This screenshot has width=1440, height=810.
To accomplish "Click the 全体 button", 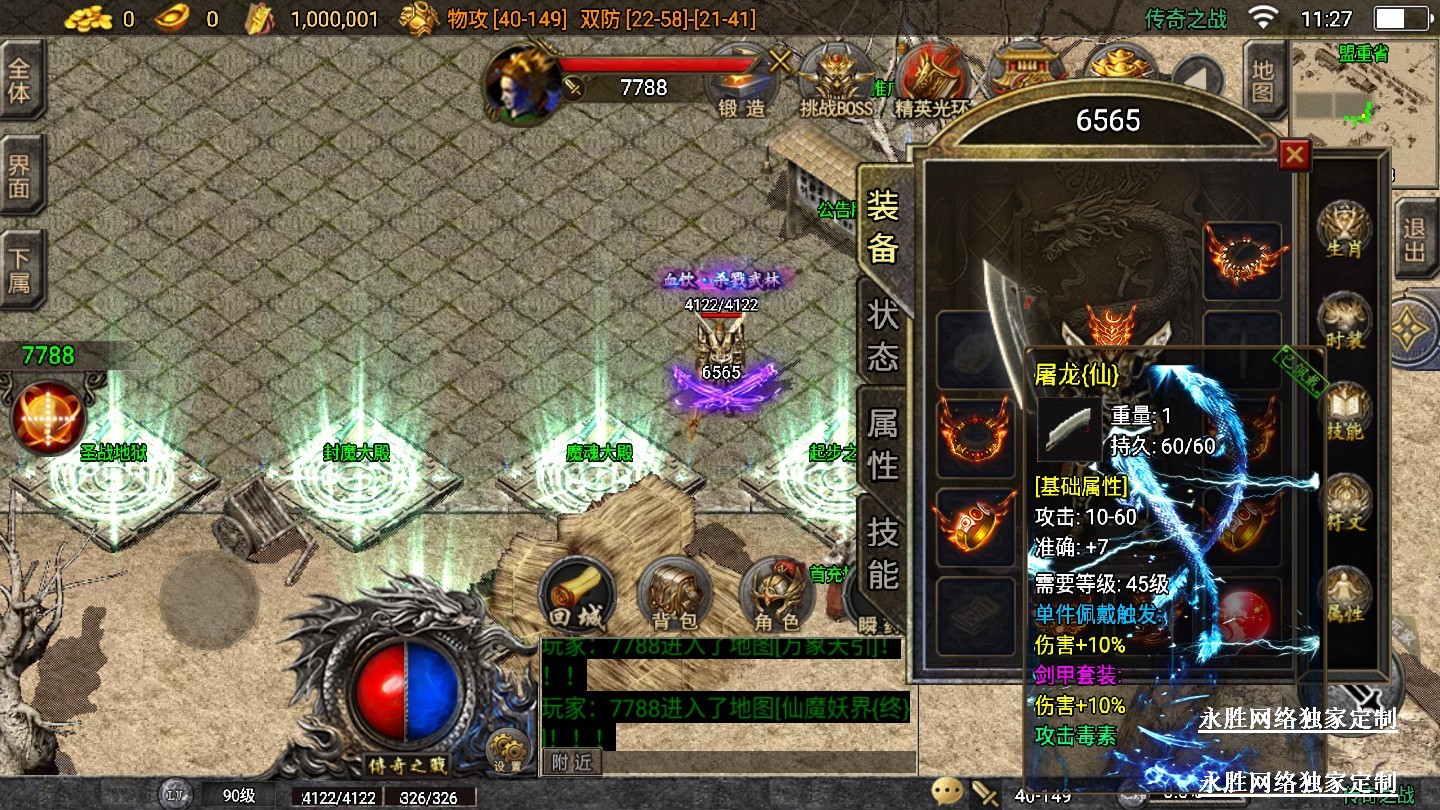I will [20, 82].
